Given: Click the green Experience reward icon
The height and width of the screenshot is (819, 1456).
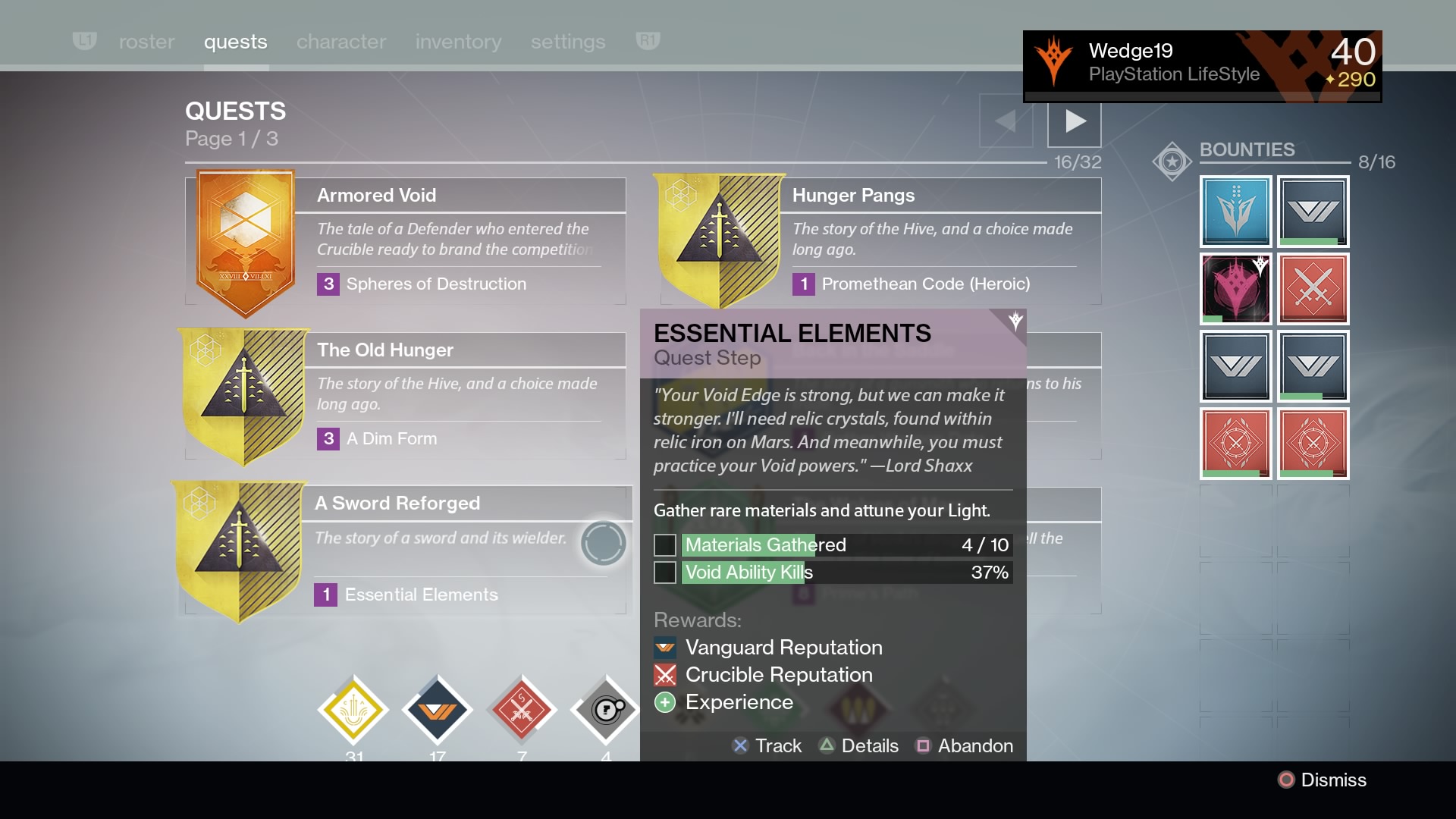Looking at the screenshot, I should click(664, 702).
